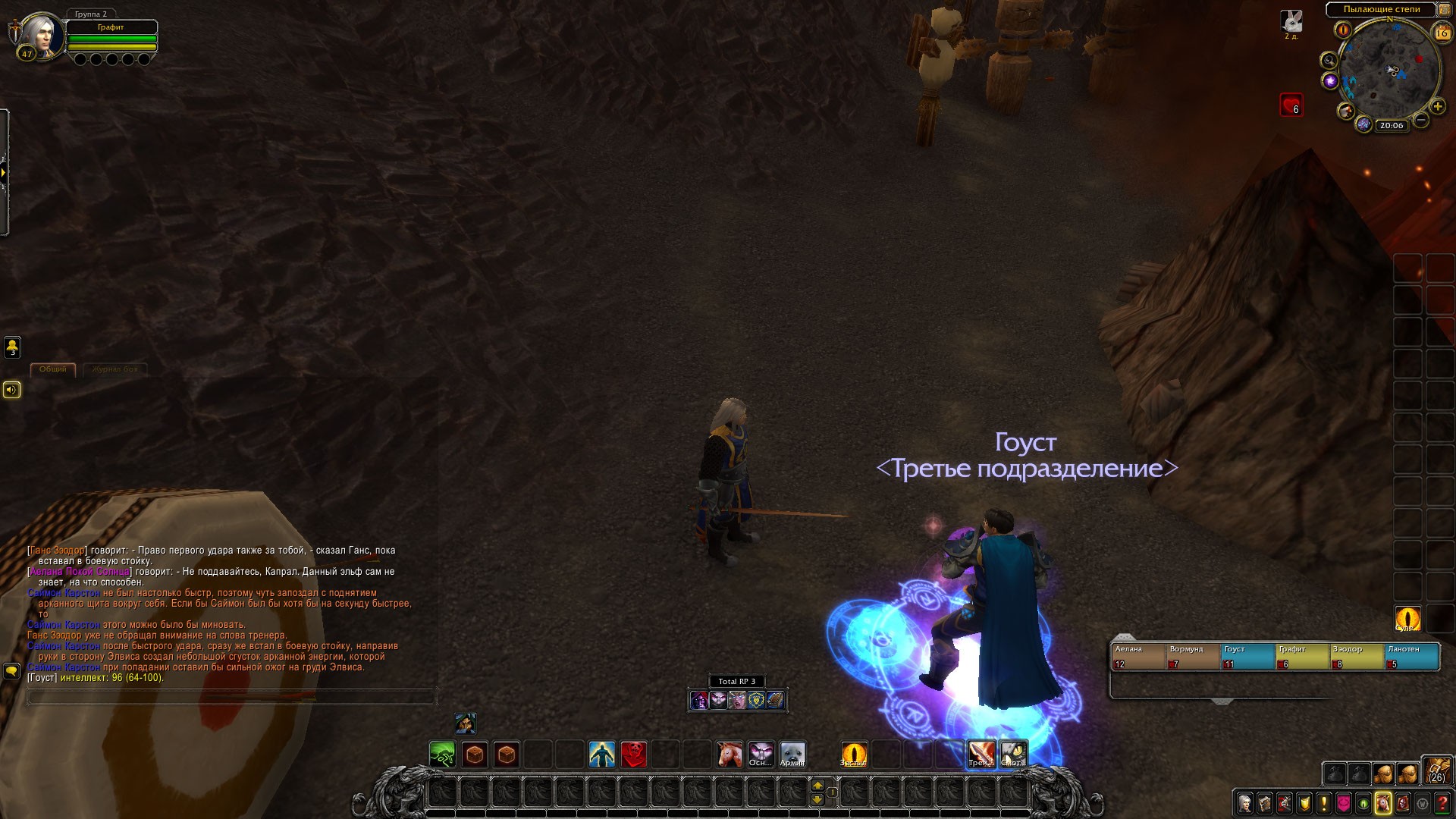Zoom in on the minimap
Image resolution: width=1456 pixels, height=819 pixels.
(1437, 107)
